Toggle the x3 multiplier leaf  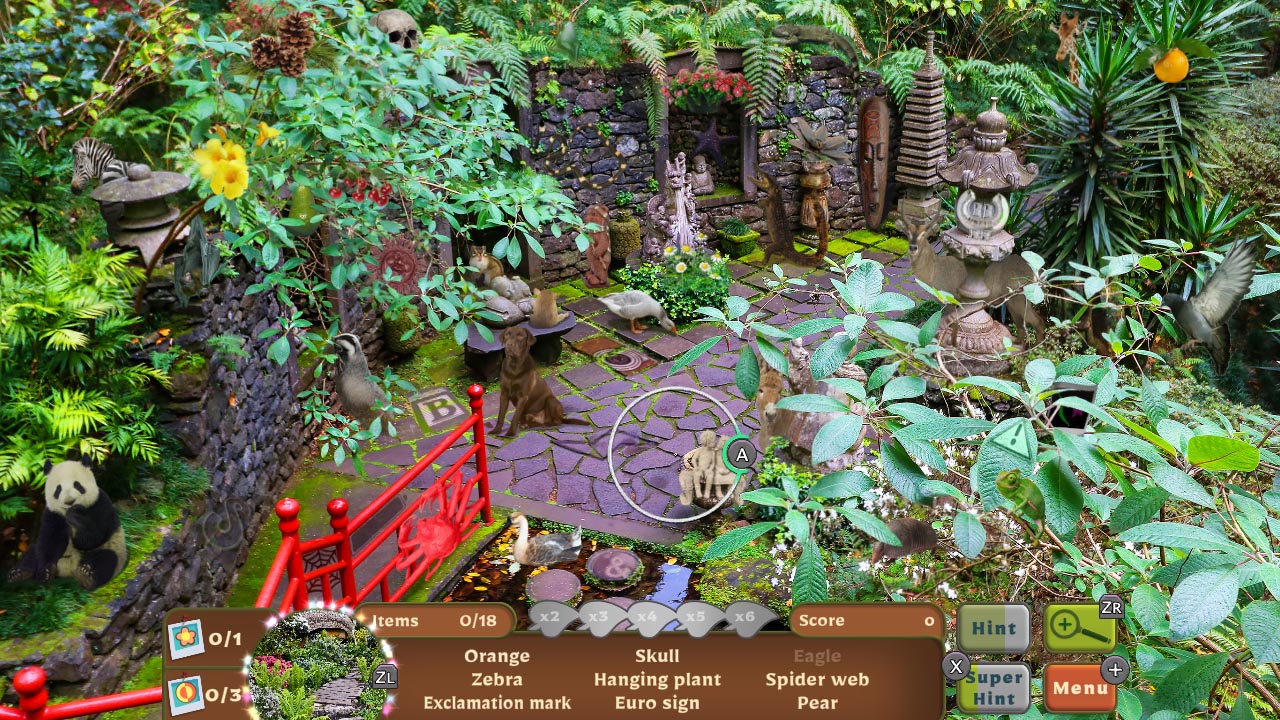(599, 617)
